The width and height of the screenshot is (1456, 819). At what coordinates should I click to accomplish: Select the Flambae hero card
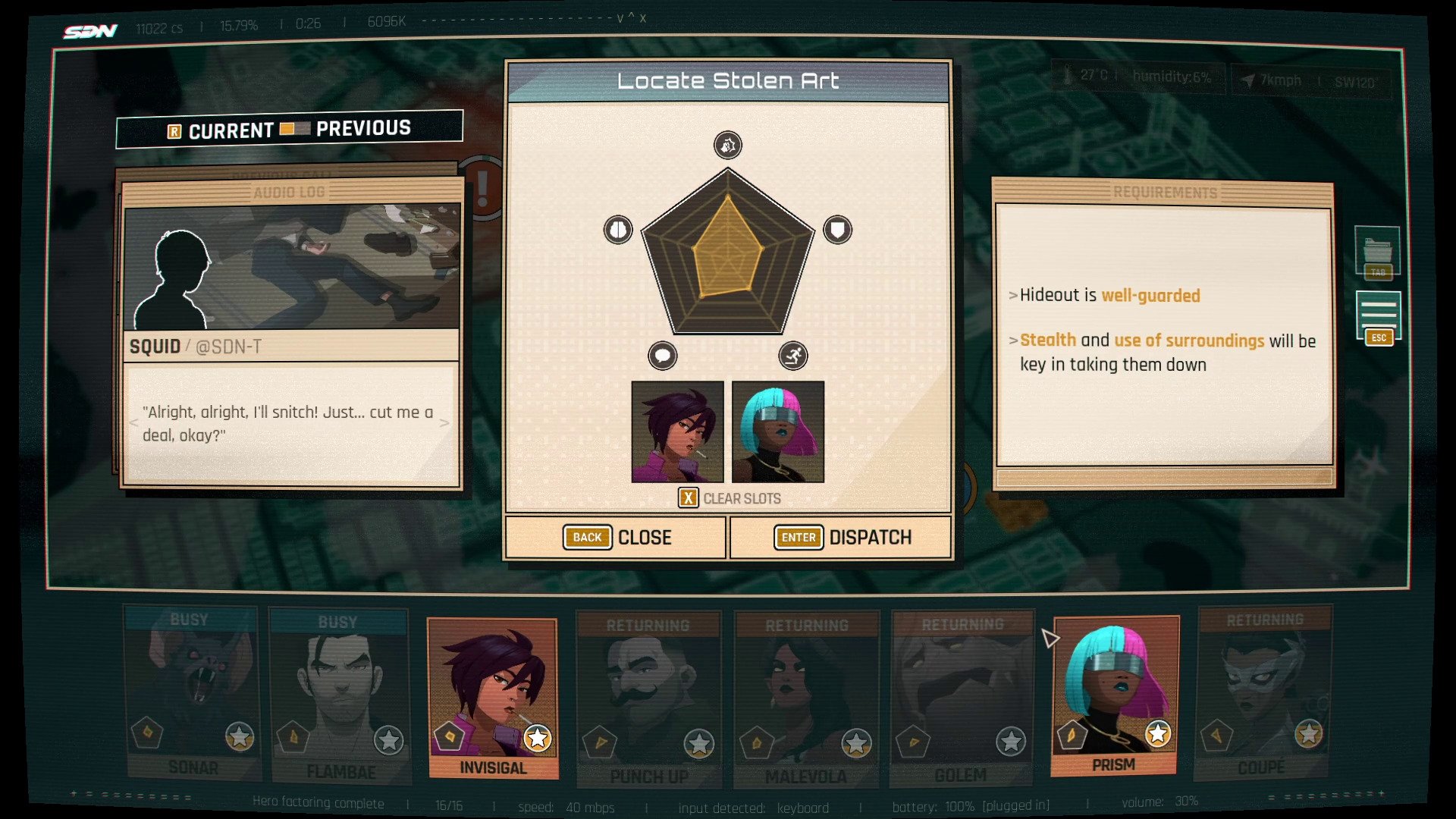[x=340, y=695]
